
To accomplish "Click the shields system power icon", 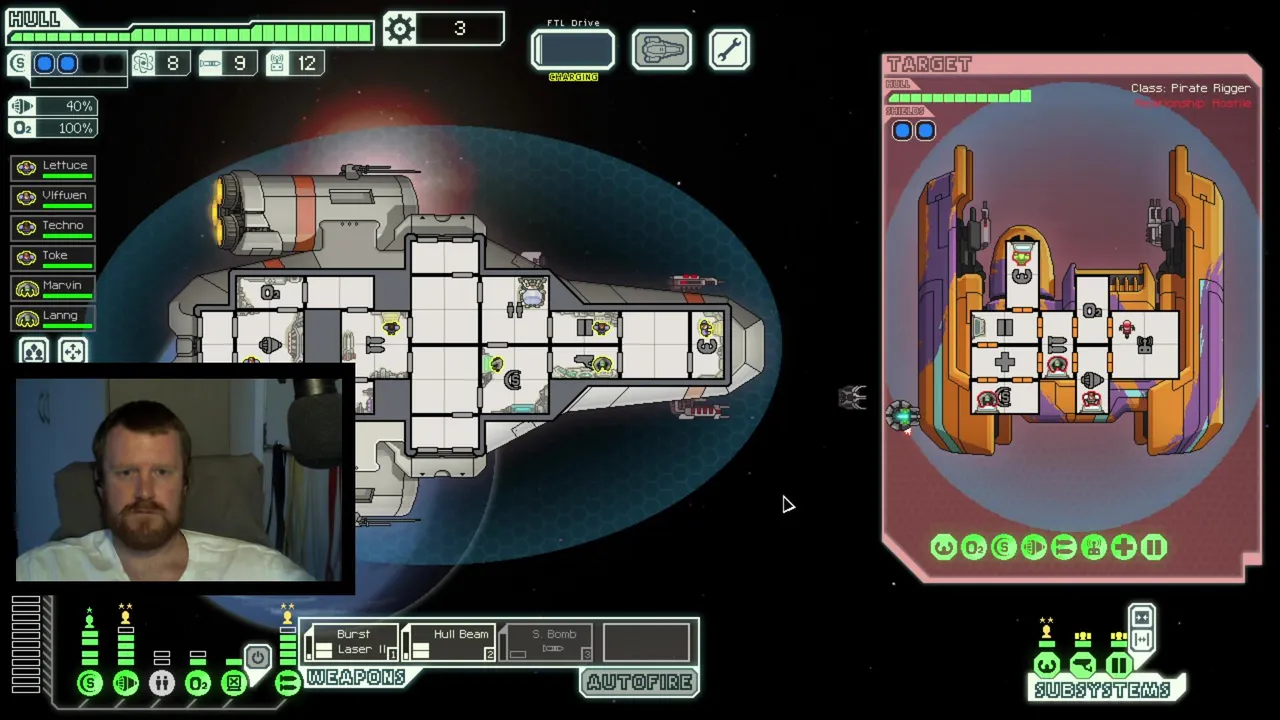I will tap(90, 683).
